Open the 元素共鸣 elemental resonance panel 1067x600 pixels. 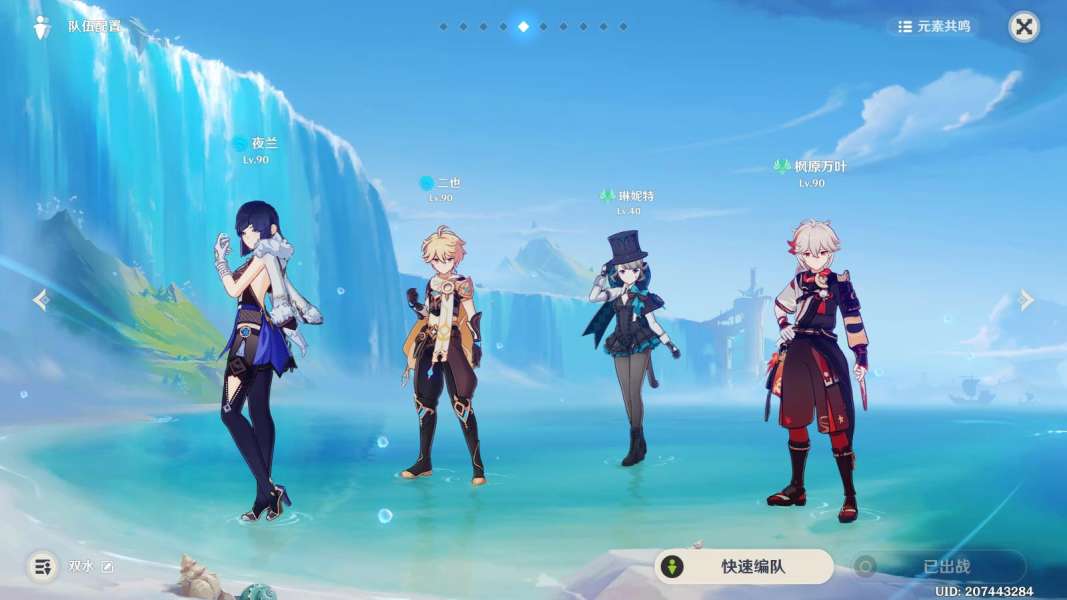pyautogui.click(x=934, y=26)
